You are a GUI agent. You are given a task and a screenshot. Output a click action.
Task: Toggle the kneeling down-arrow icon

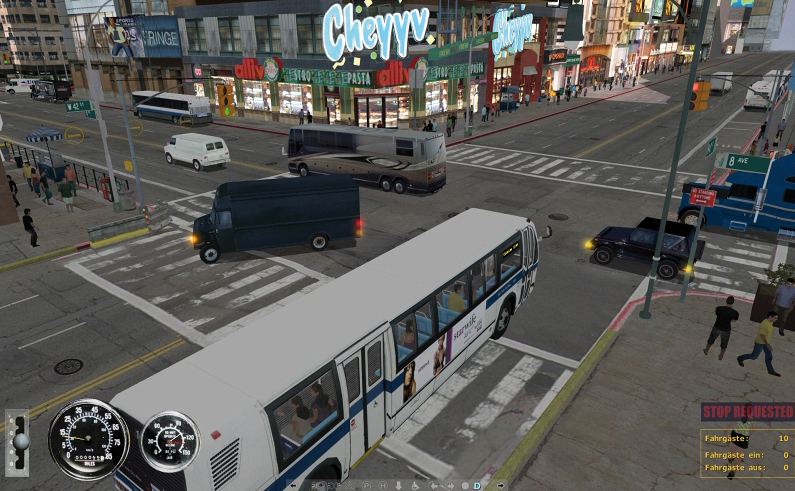[x=399, y=486]
